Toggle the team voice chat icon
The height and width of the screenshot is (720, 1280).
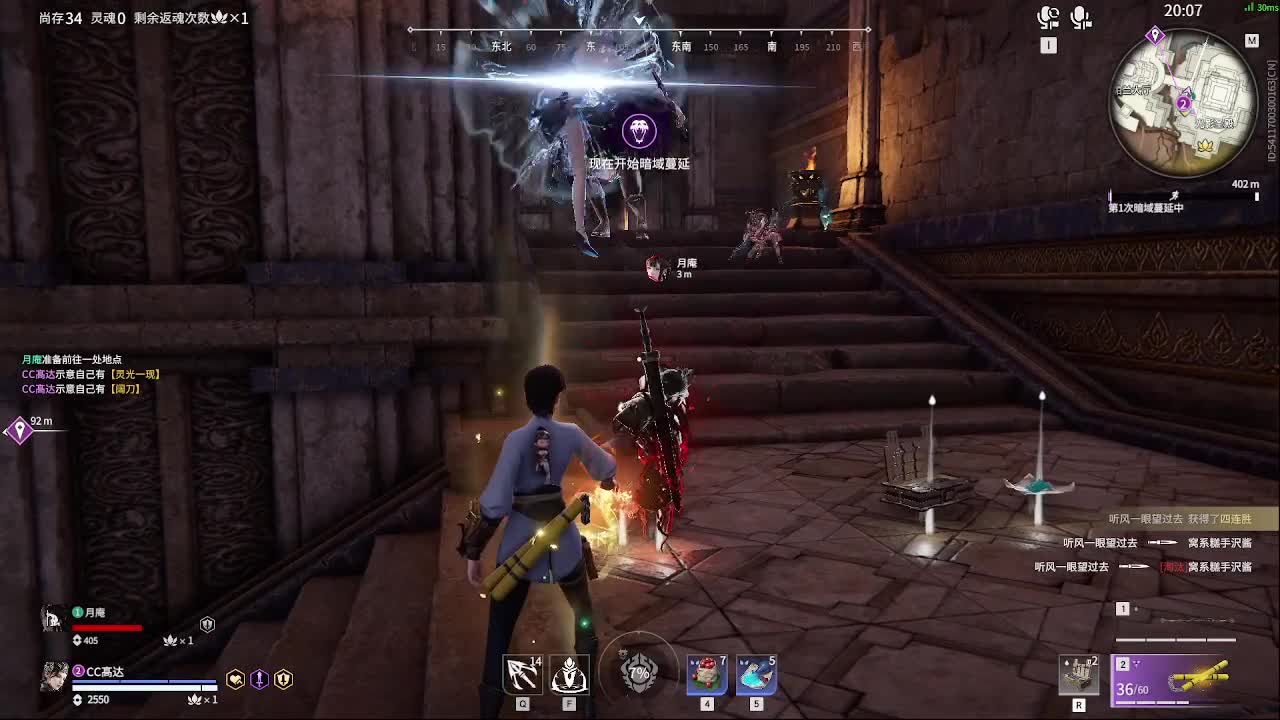pos(1048,17)
